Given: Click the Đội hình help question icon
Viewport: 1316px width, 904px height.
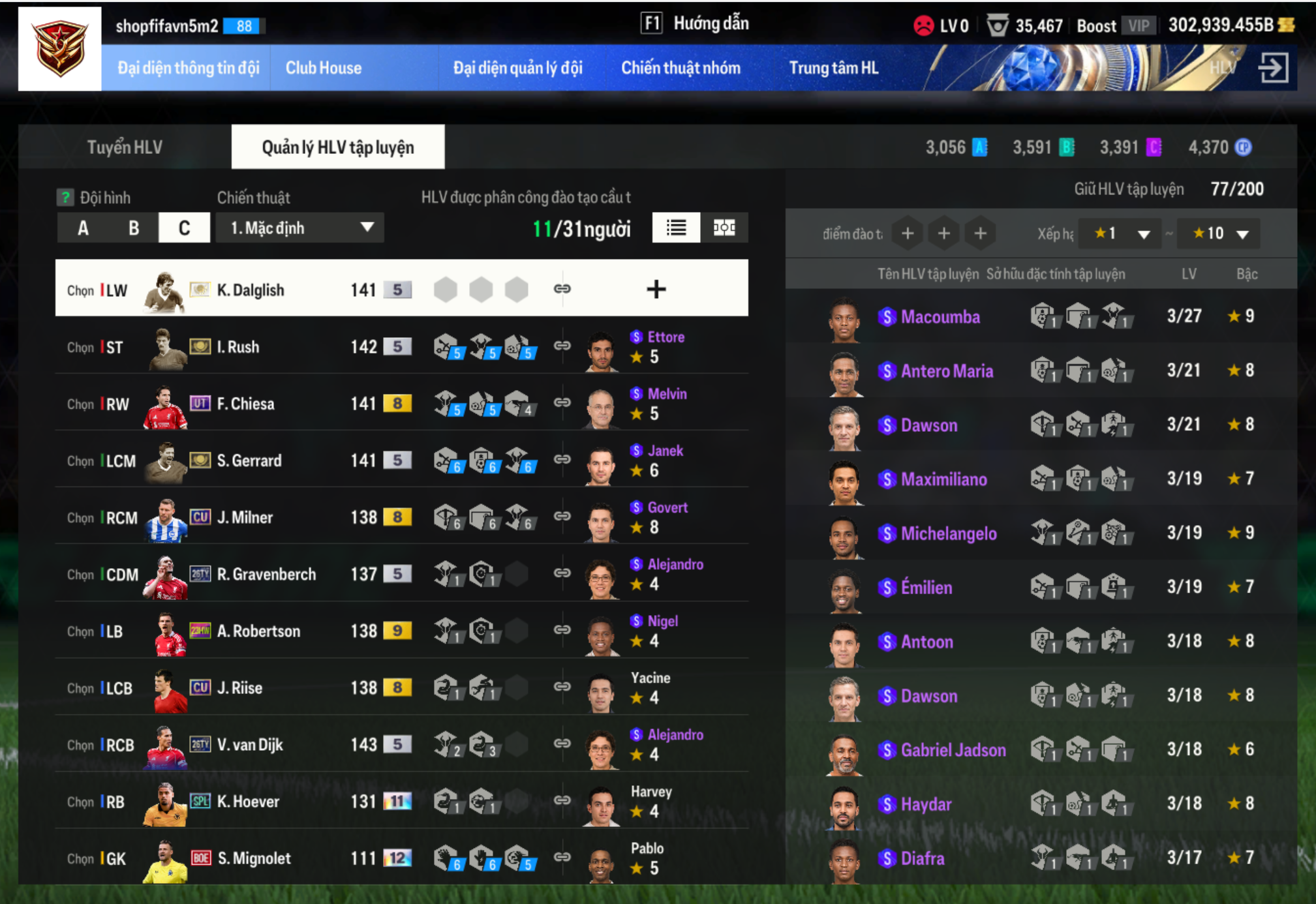Looking at the screenshot, I should (x=65, y=198).
